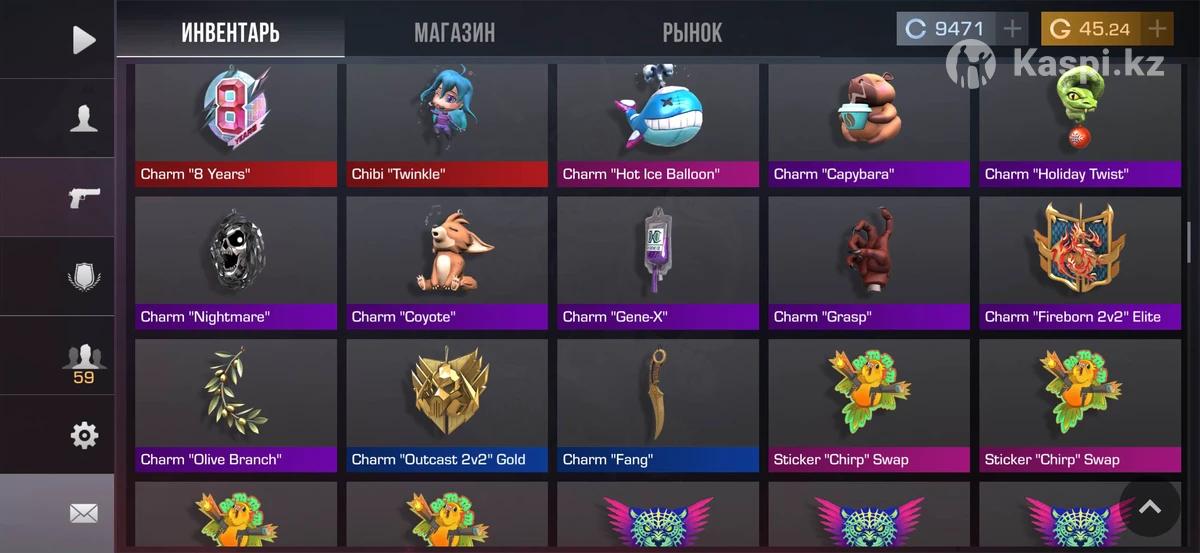This screenshot has width=1200, height=553.
Task: Pick the Charm "Fang" knife item
Action: [658, 405]
